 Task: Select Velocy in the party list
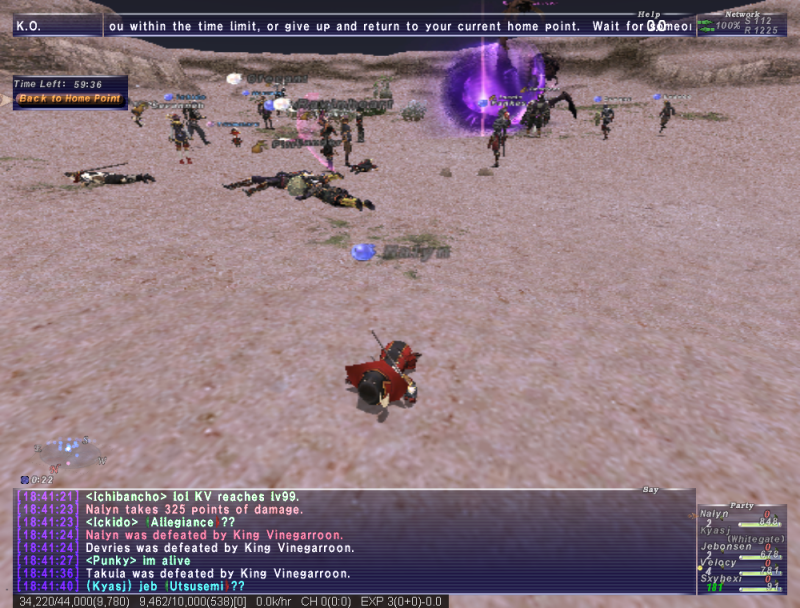click(x=719, y=562)
